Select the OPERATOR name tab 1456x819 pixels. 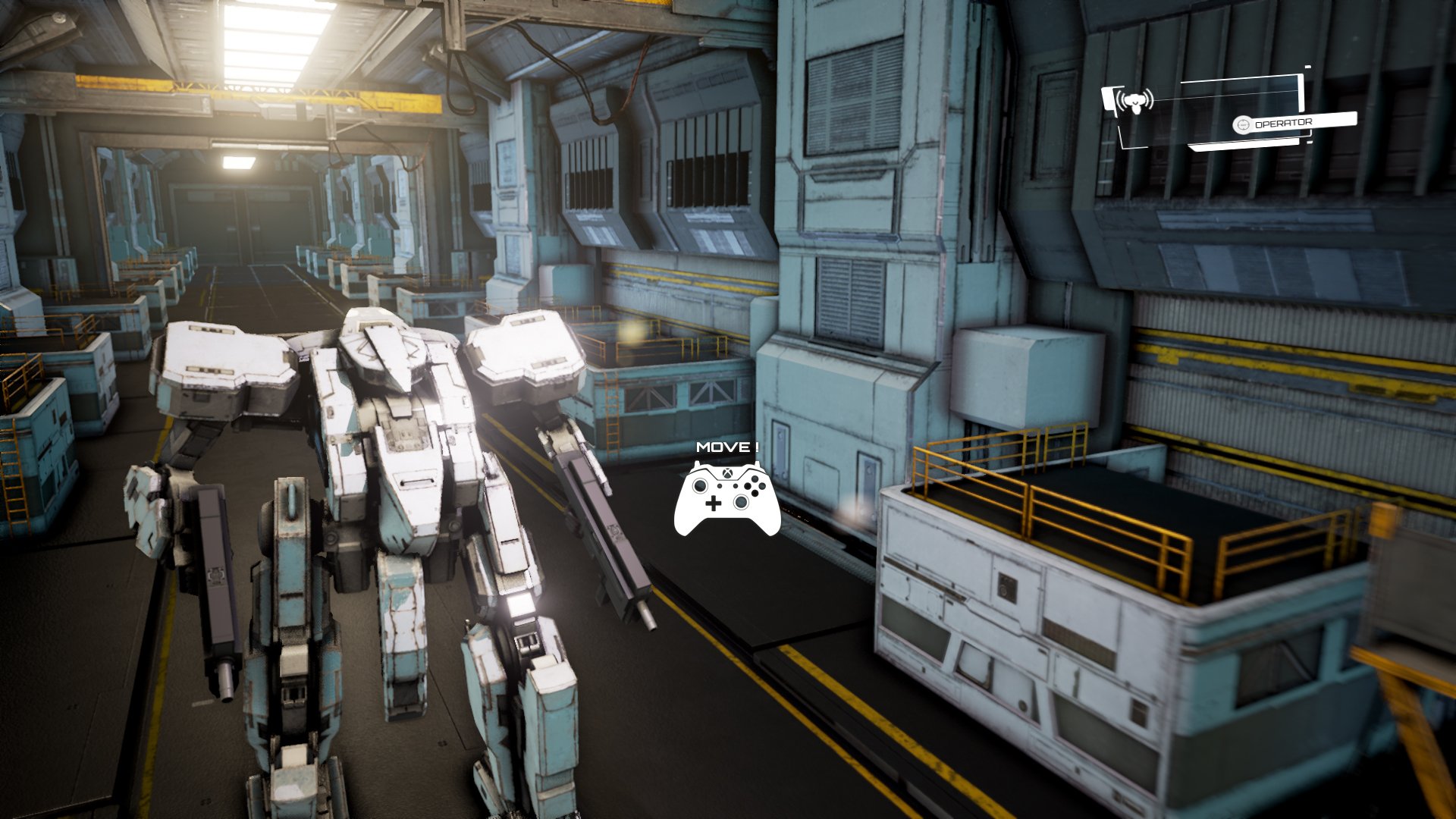1284,122
